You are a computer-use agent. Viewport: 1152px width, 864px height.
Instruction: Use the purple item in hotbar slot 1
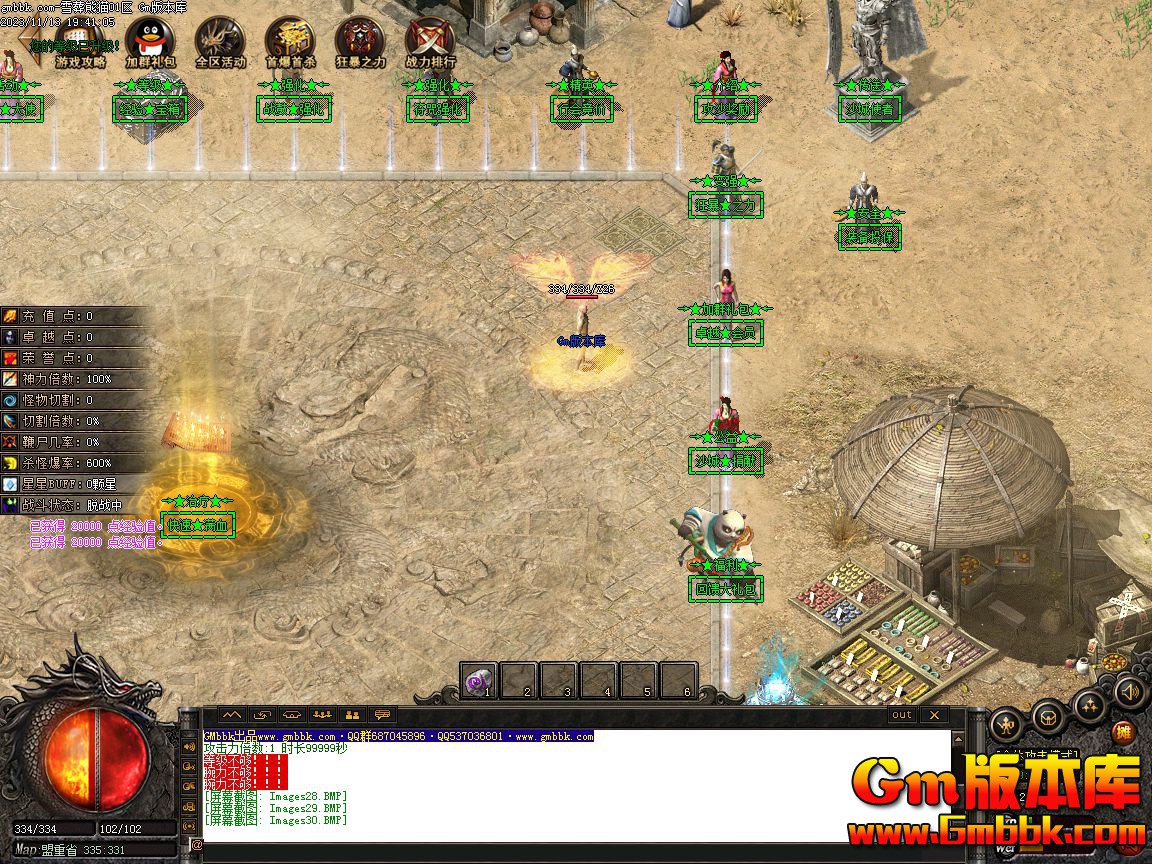pyautogui.click(x=479, y=680)
